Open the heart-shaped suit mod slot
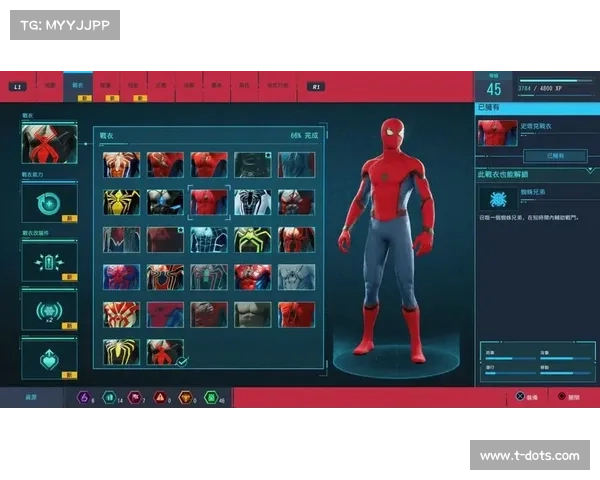 (x=49, y=358)
